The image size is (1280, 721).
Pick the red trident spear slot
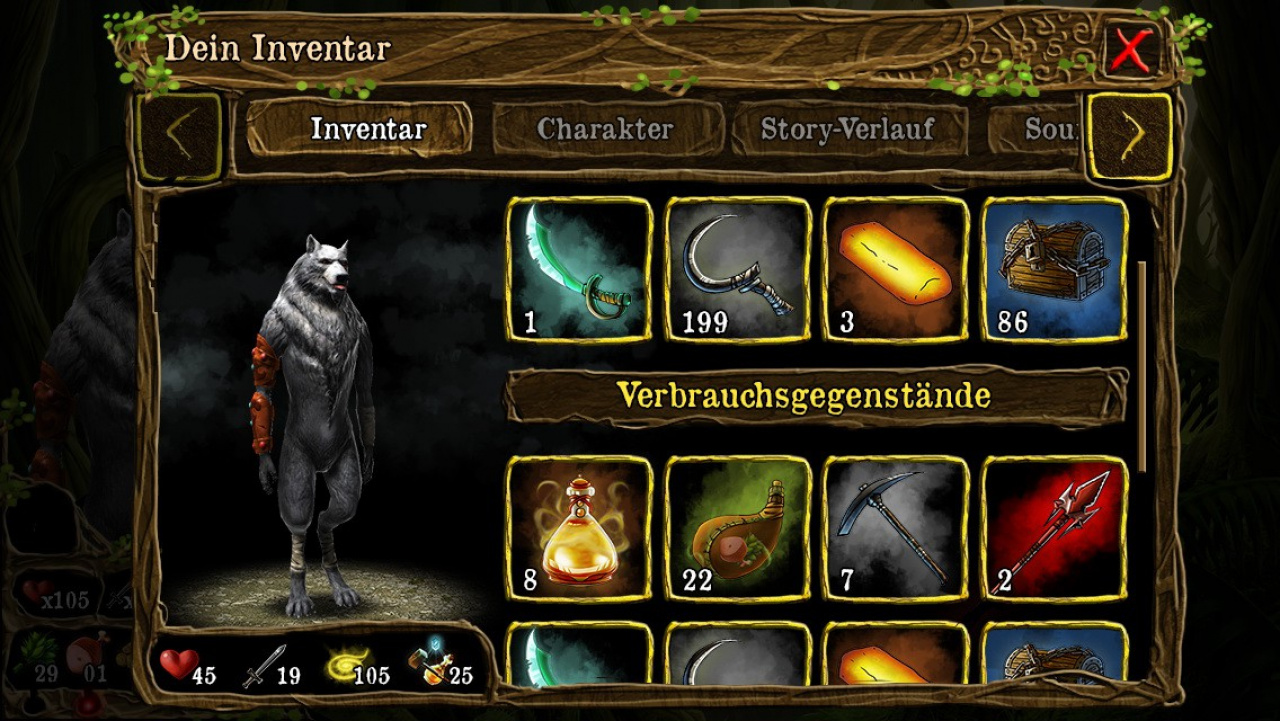click(1054, 529)
